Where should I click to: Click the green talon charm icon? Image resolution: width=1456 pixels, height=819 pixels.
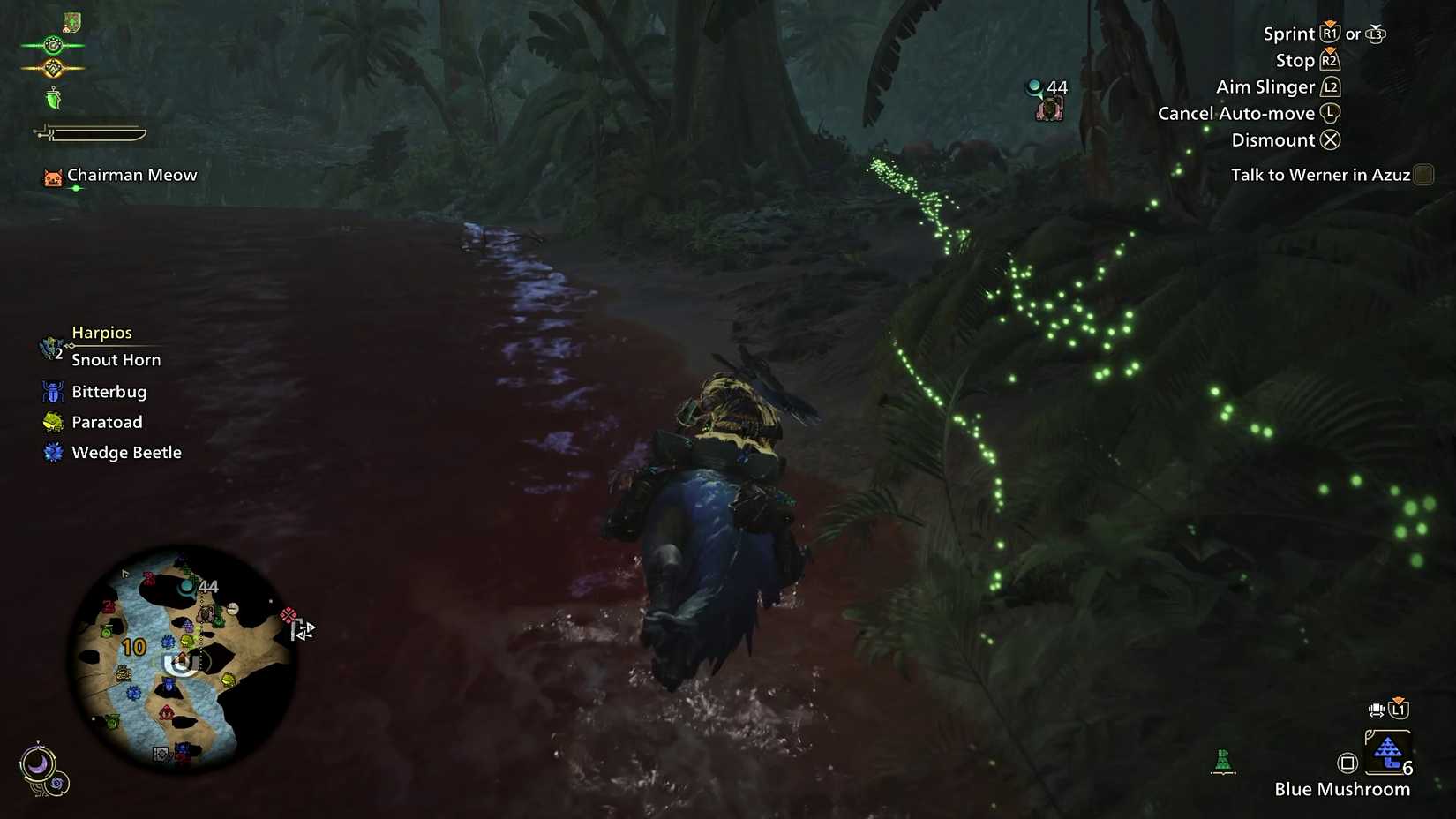click(53, 99)
